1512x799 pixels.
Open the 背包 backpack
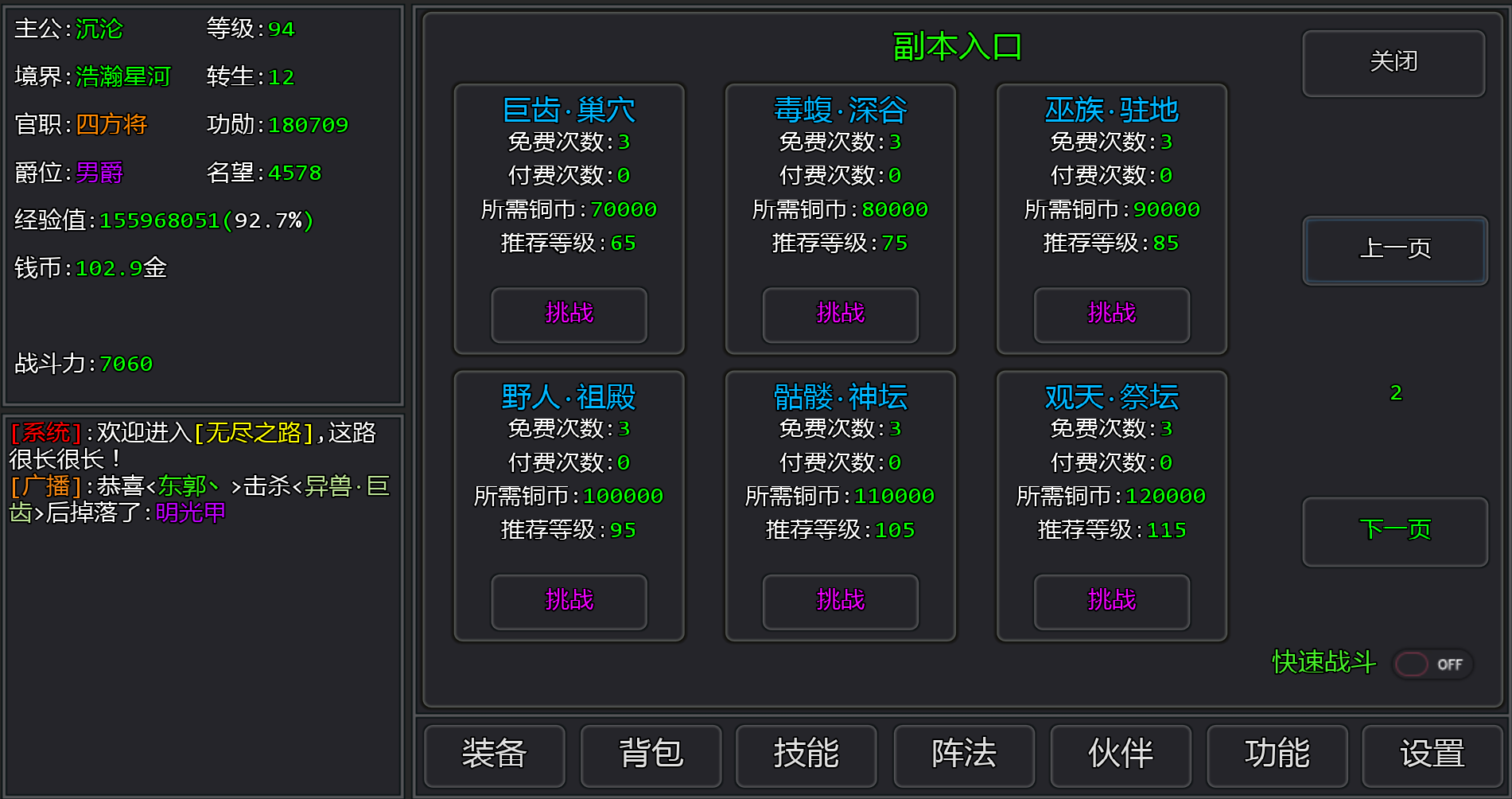651,755
